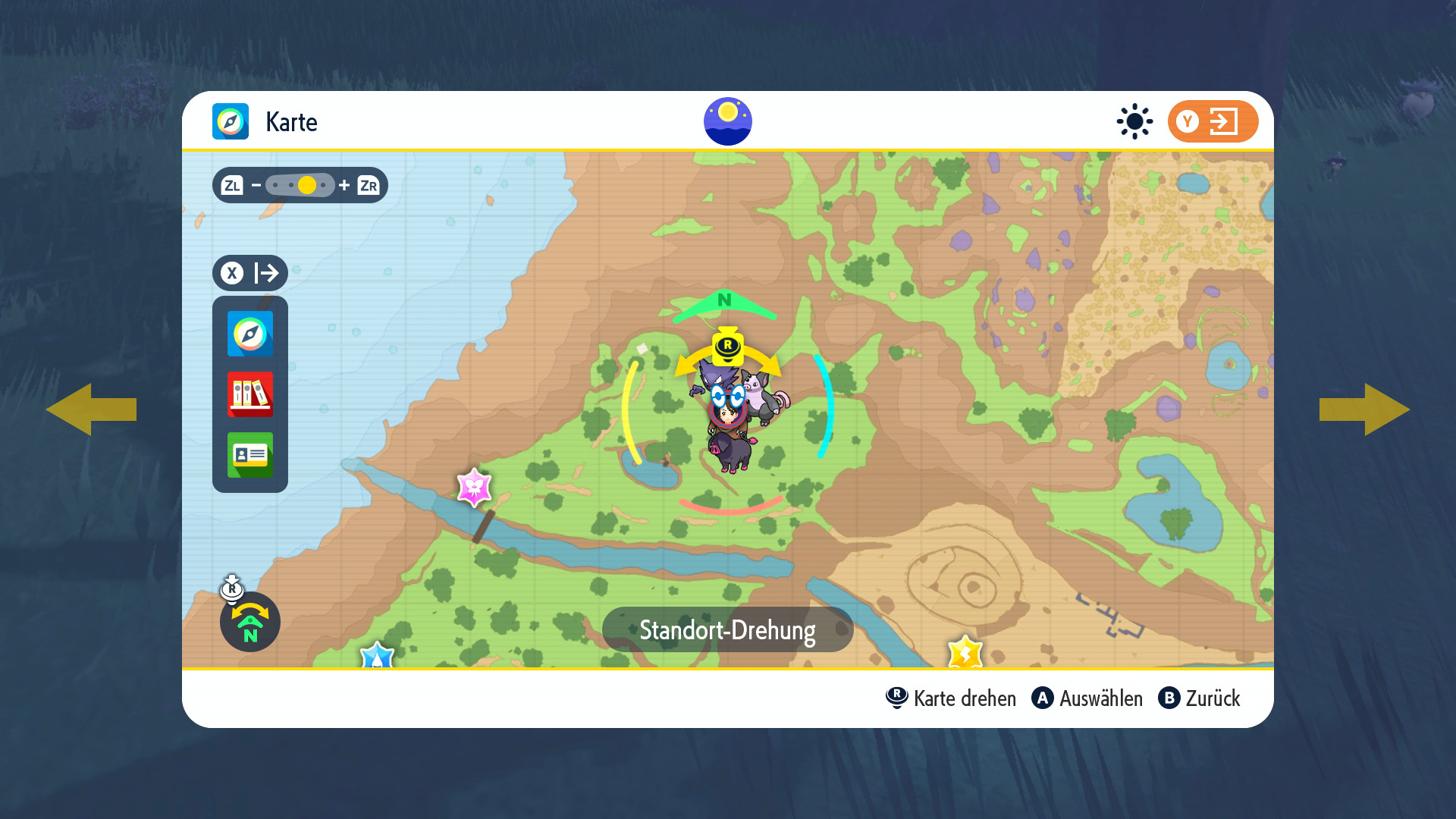Collapse the side panel with the arrow button

click(x=250, y=273)
